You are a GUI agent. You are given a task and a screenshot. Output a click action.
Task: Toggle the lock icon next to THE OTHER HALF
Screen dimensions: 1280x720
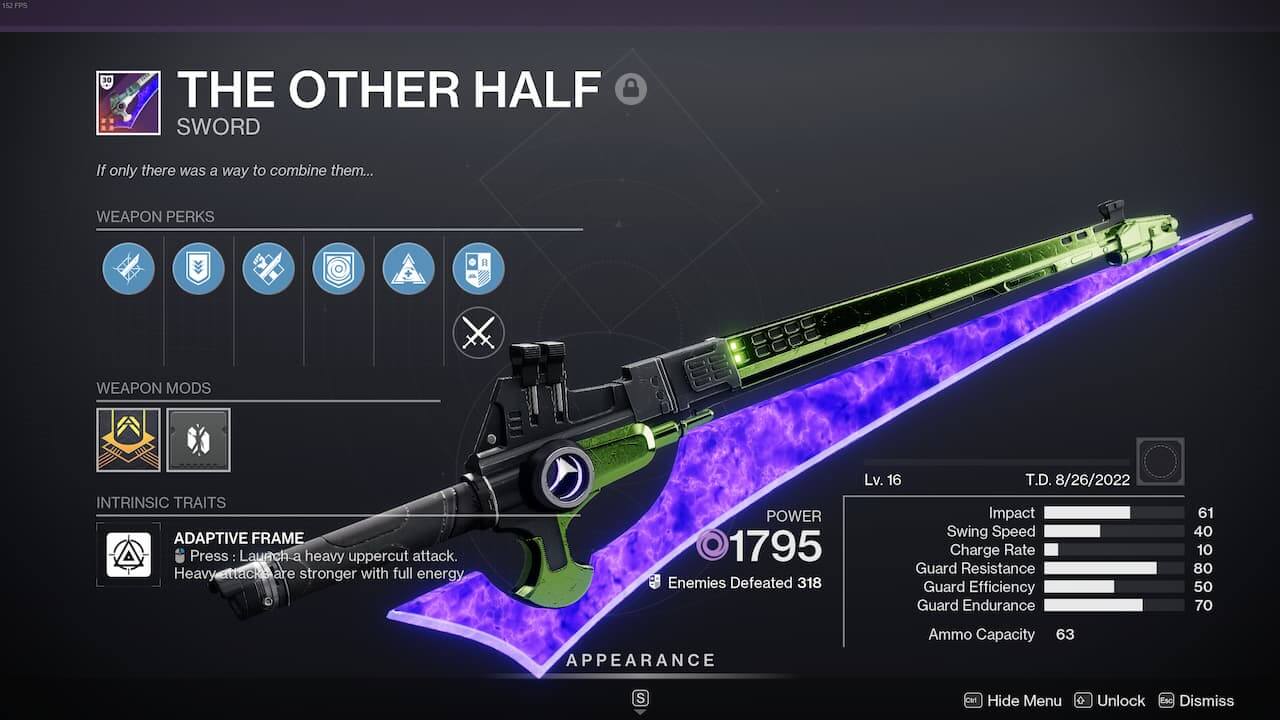(633, 88)
